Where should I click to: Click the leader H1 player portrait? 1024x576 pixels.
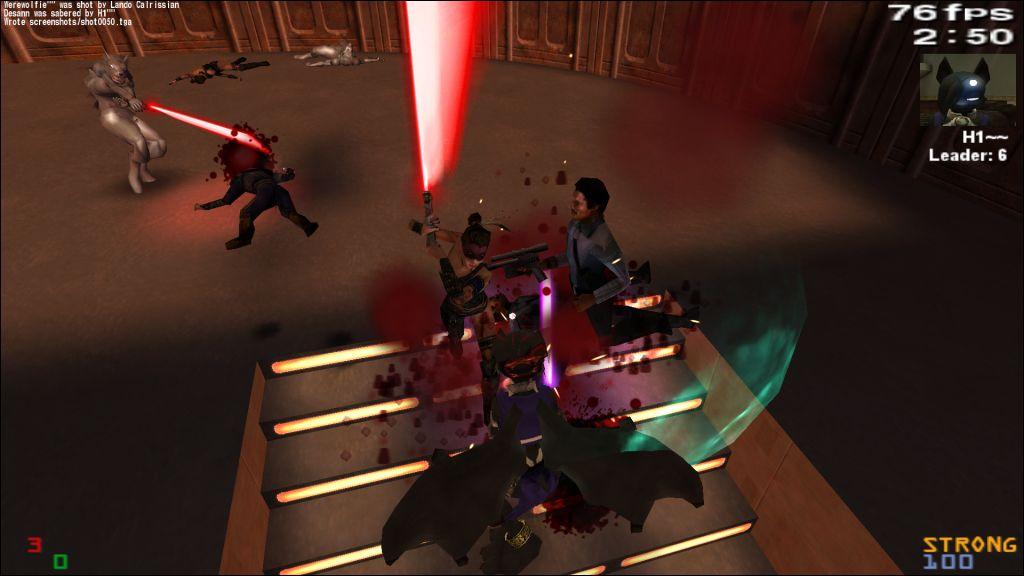967,90
